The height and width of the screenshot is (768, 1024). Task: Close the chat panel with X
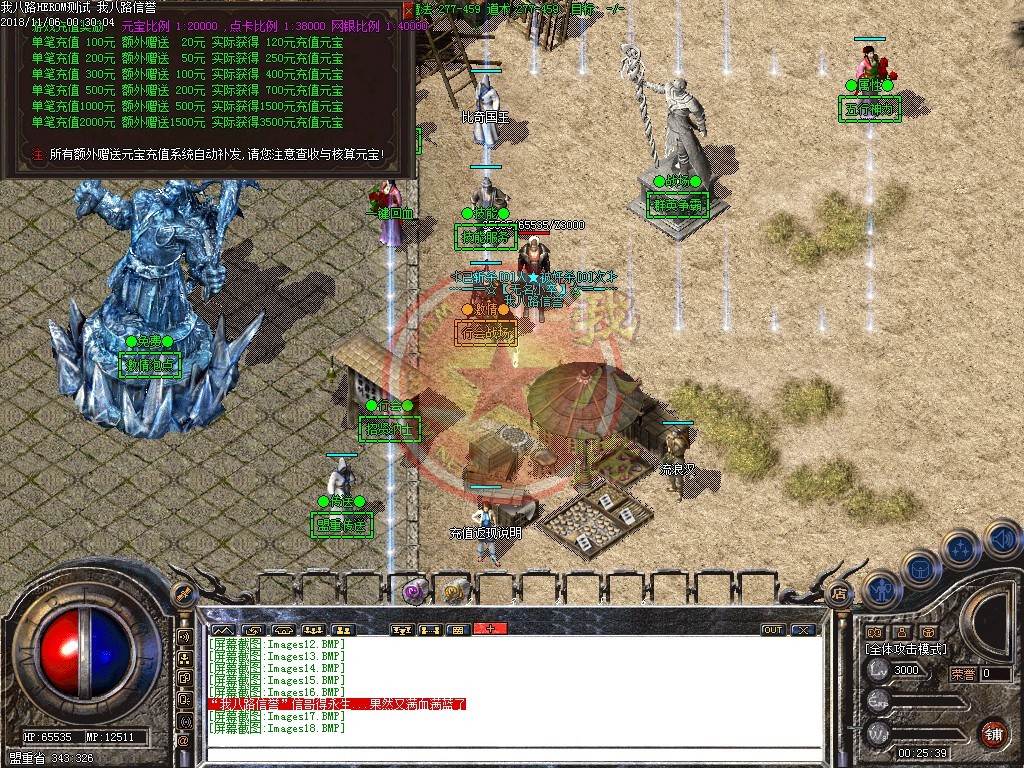802,630
